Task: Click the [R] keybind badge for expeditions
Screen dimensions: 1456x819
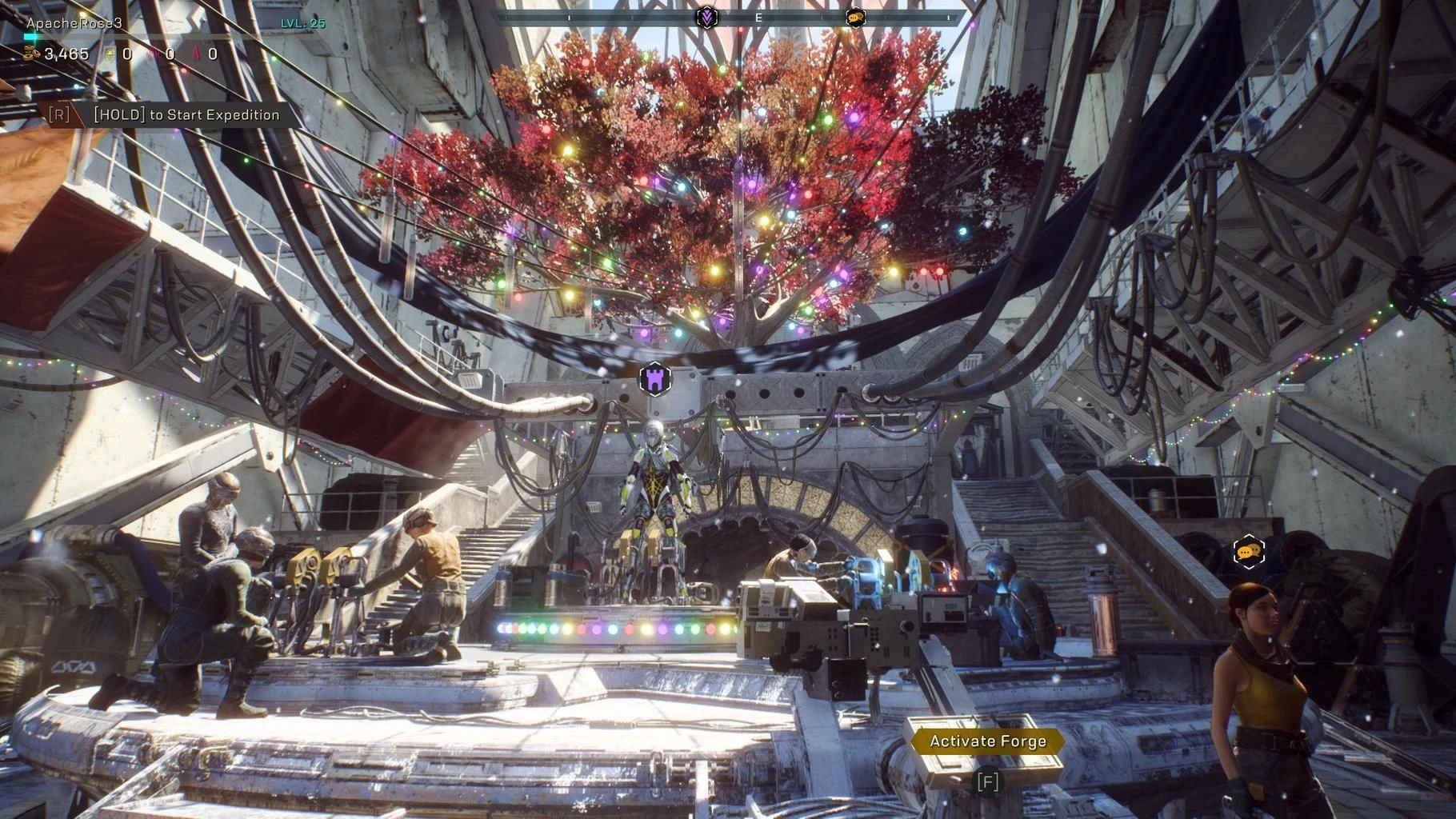Action: click(60, 114)
